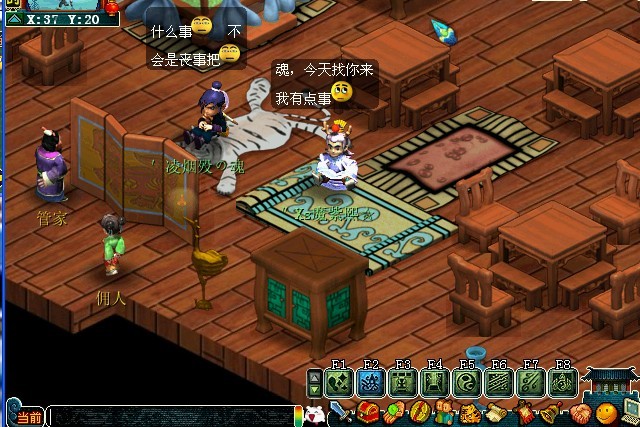Open the smiley face emoticon menu
Screen dimensions: 640x427
(x=606, y=413)
